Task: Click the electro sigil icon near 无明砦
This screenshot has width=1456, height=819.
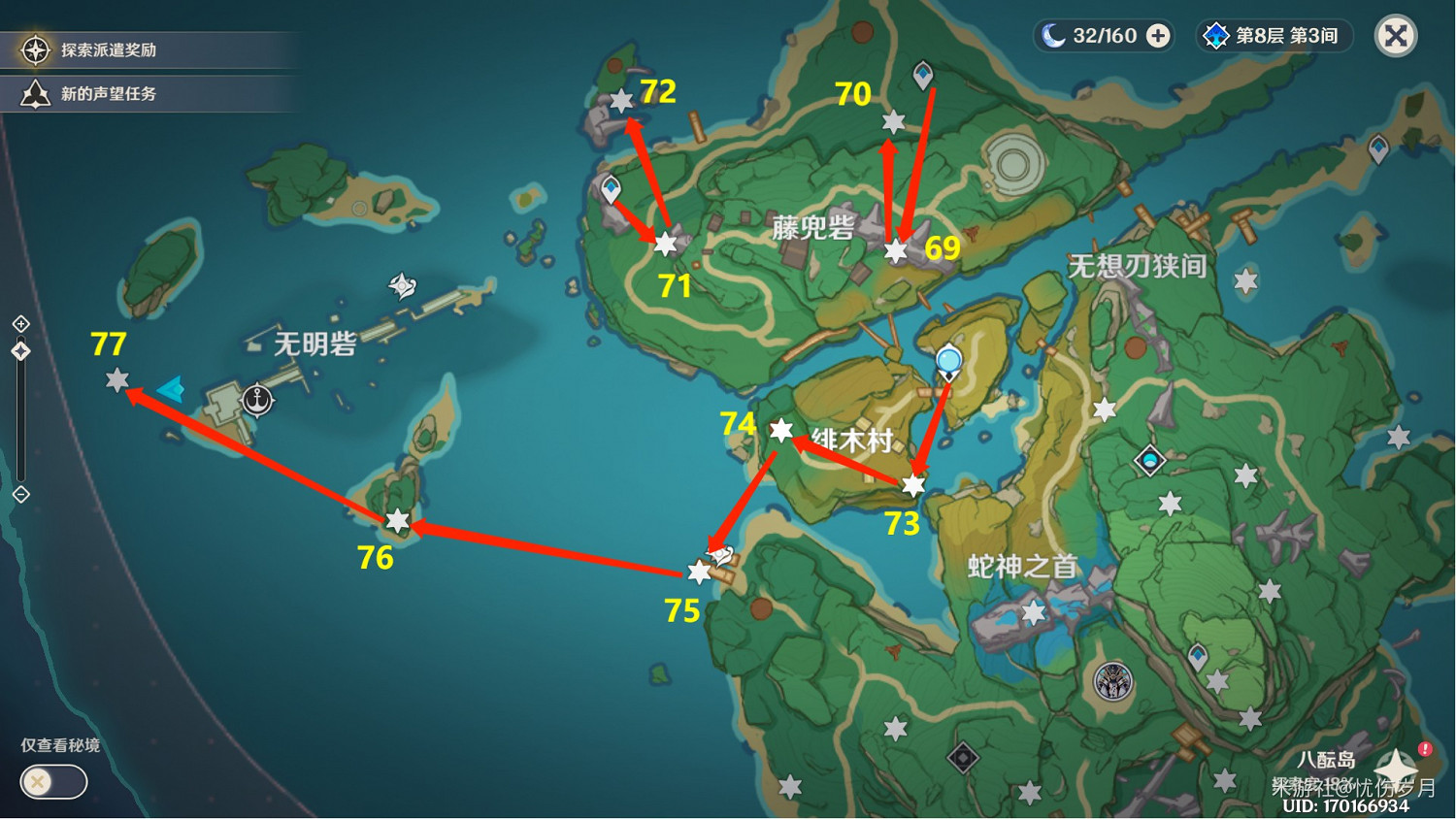Action: (x=403, y=287)
